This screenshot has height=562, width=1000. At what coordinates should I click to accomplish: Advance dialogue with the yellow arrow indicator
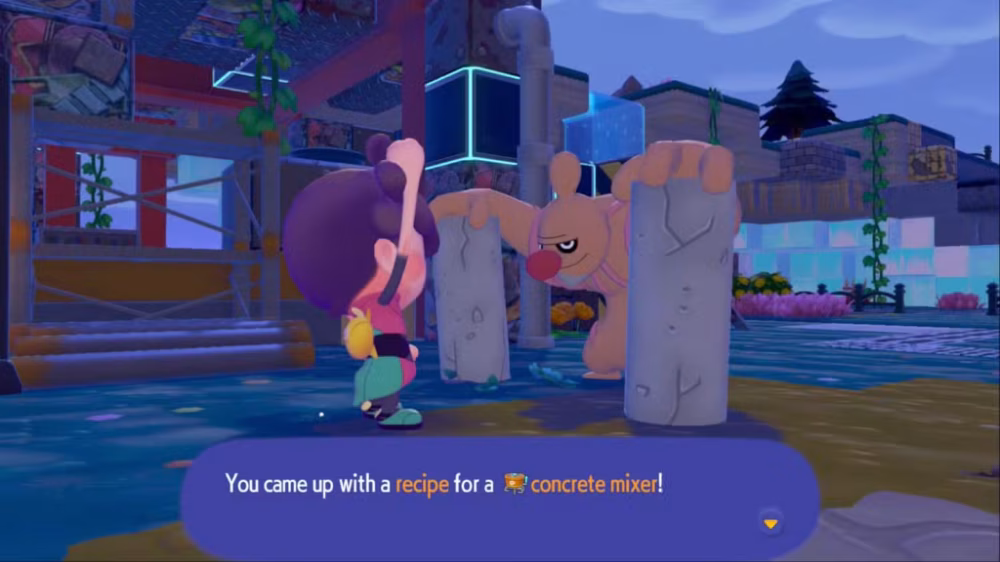point(770,523)
